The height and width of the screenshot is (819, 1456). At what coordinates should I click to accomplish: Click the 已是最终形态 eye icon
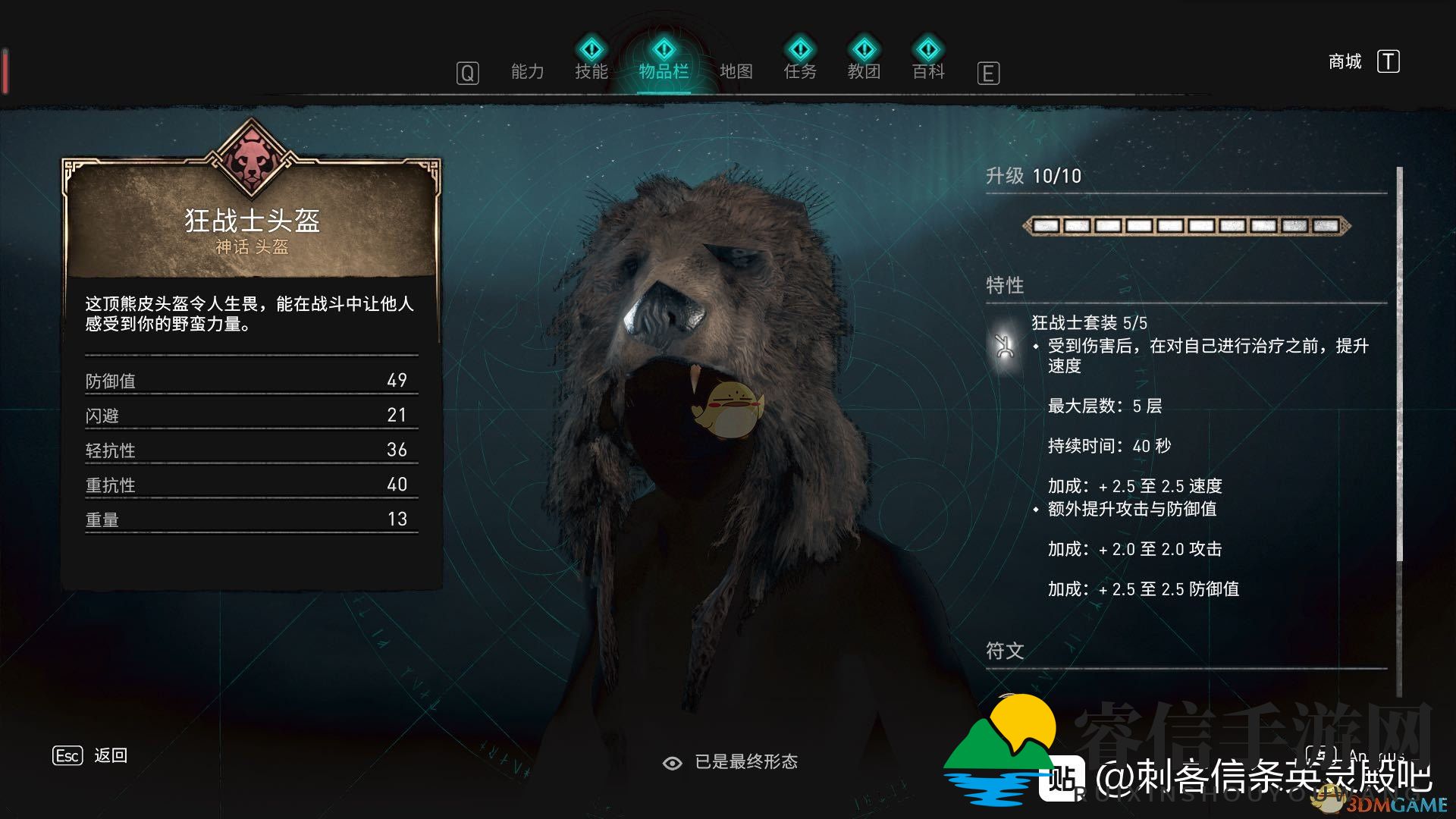pyautogui.click(x=672, y=763)
